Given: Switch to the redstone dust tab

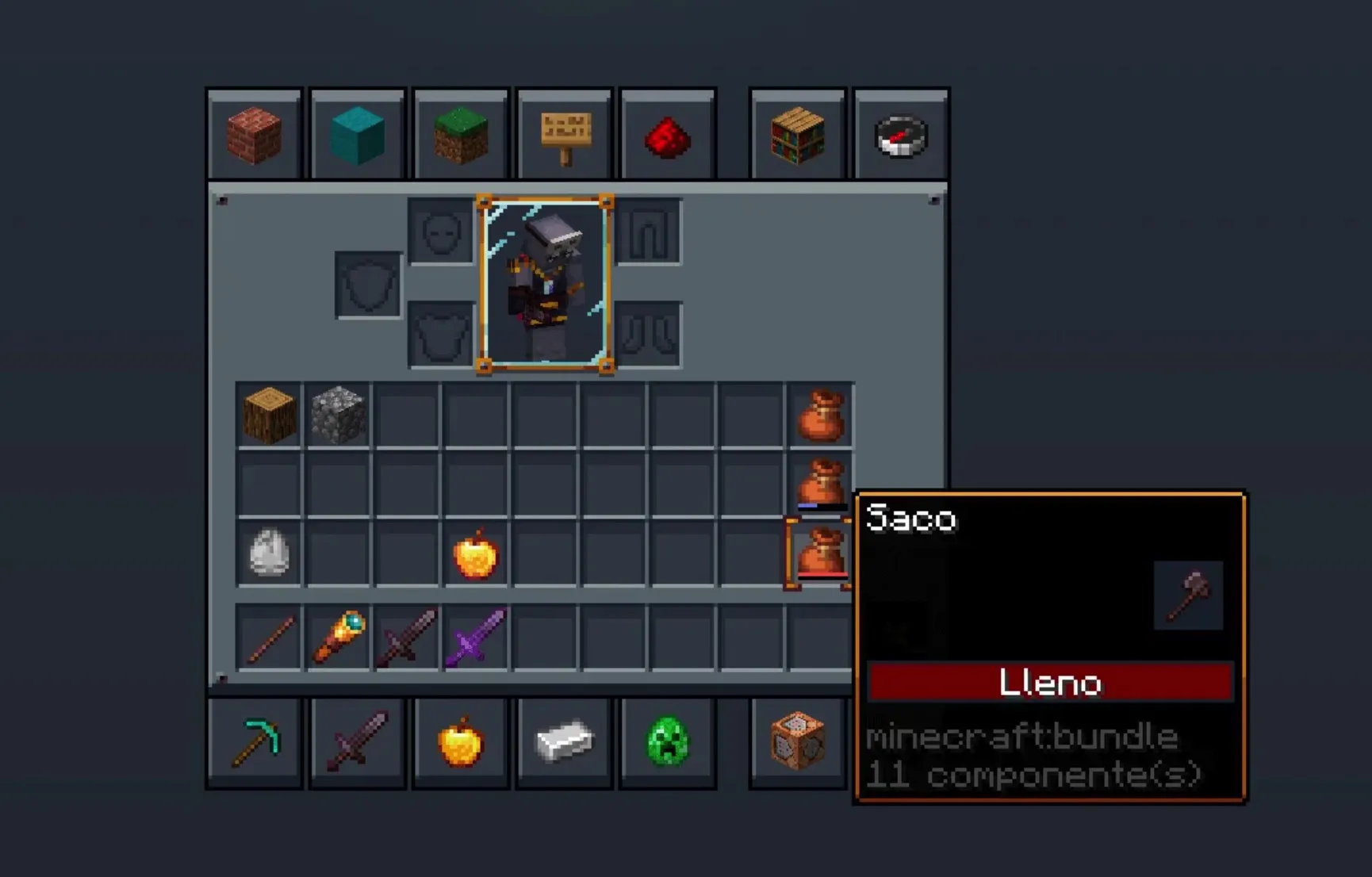Looking at the screenshot, I should [x=668, y=136].
